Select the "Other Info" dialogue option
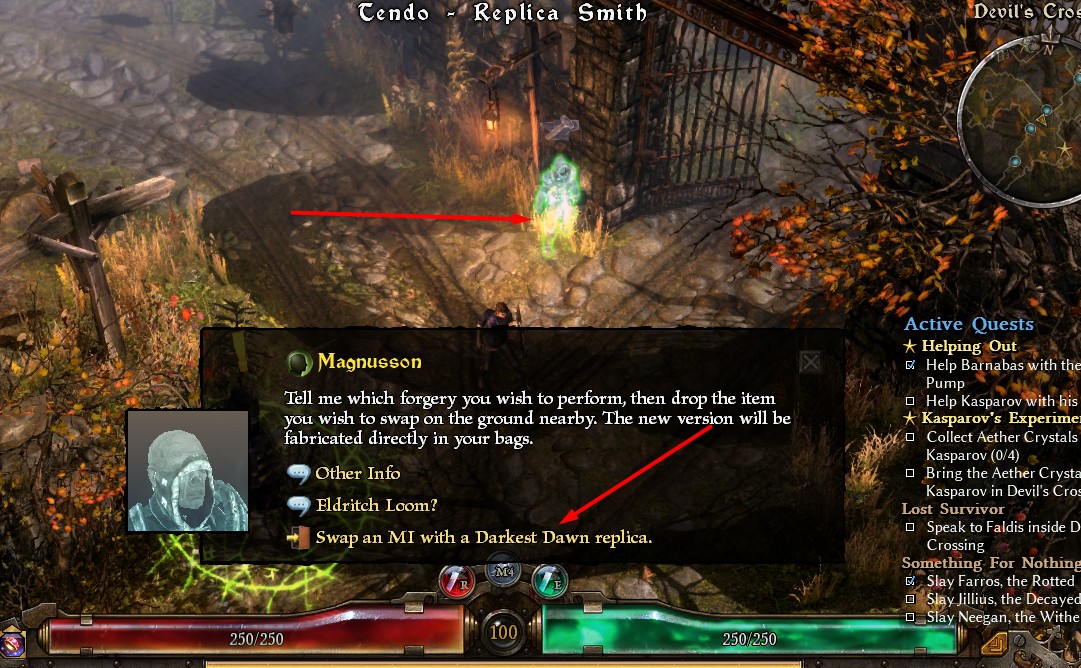Viewport: 1081px width, 668px height. pos(357,473)
